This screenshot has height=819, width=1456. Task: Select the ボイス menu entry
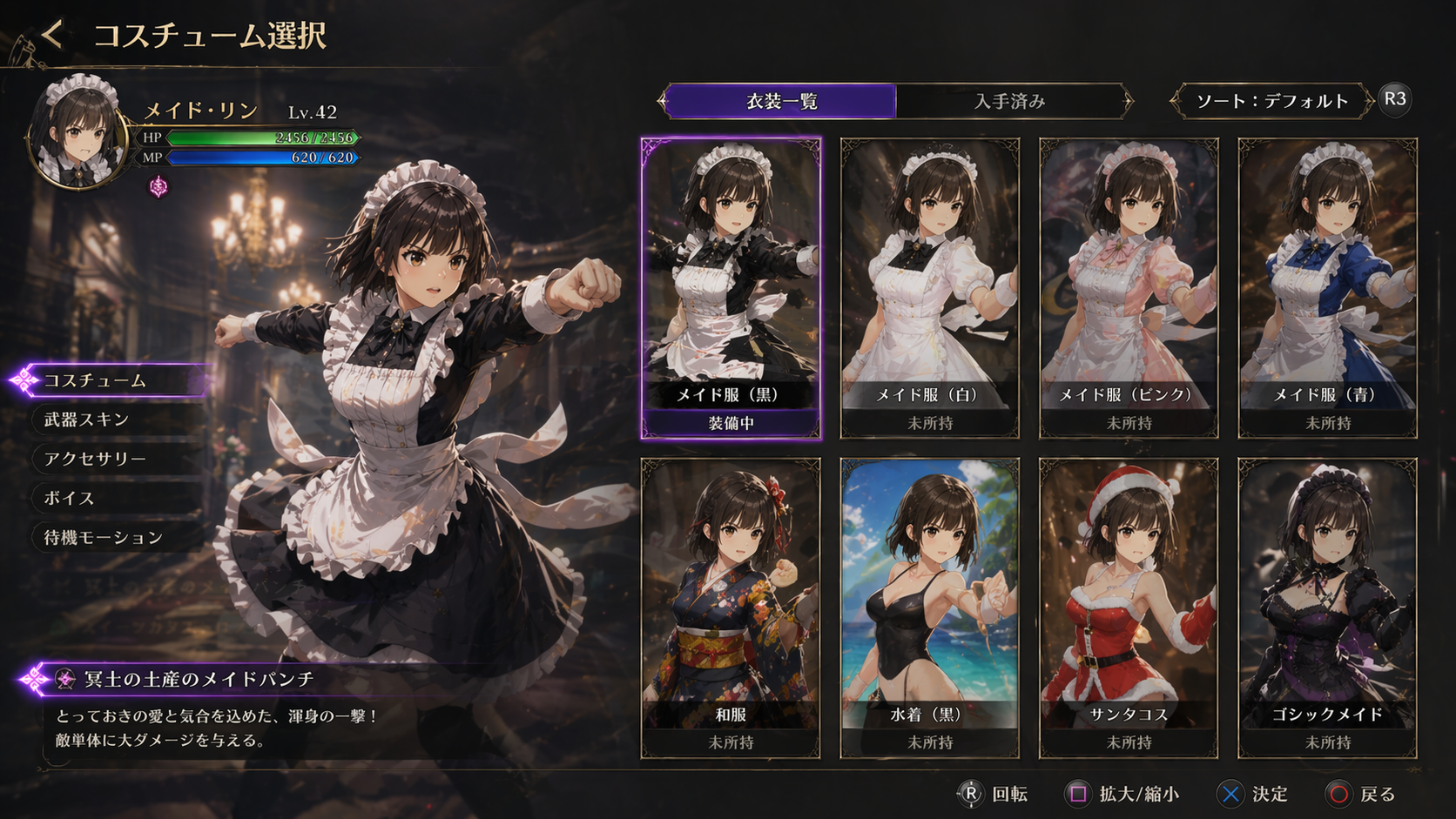coord(113,498)
